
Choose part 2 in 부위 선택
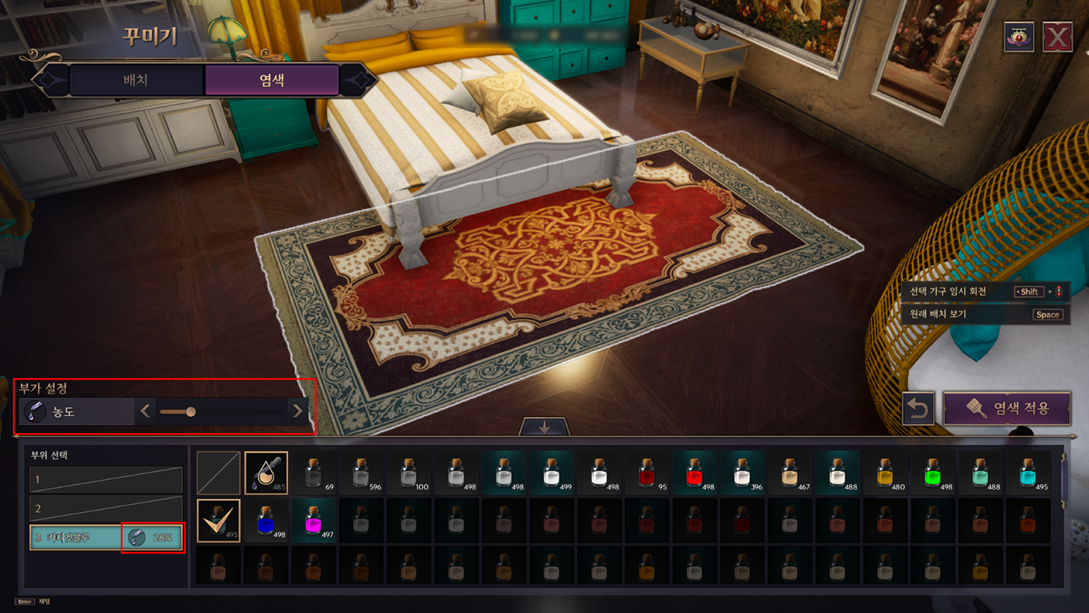click(106, 509)
